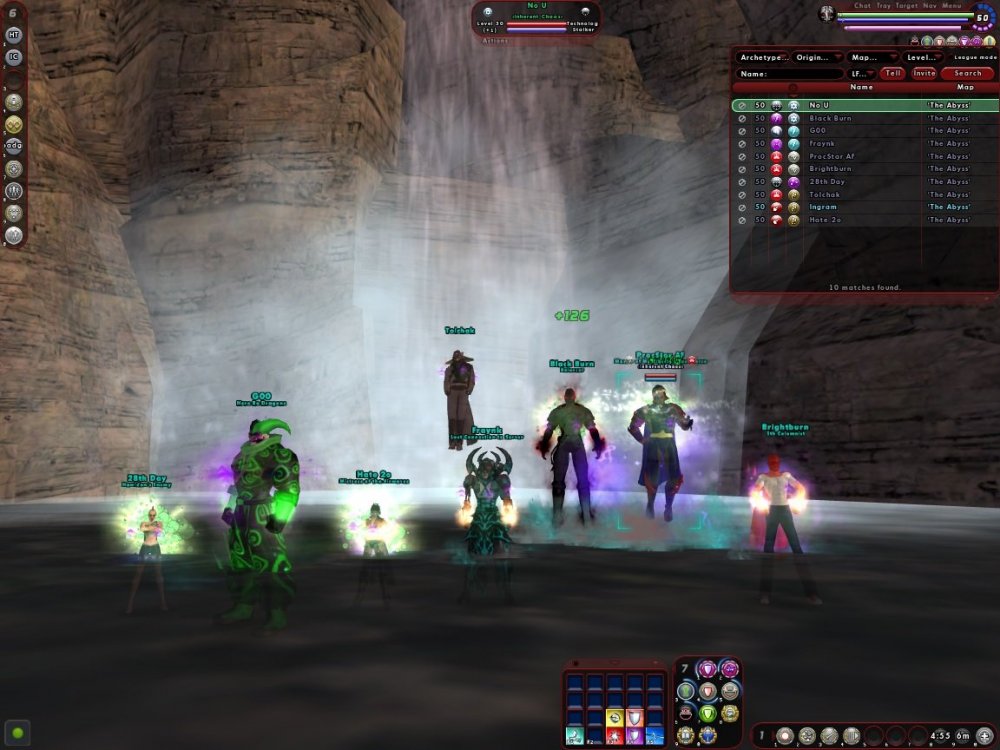1000x750 pixels.
Task: Use the yellow circular-arrow inspiration
Action: [614, 716]
